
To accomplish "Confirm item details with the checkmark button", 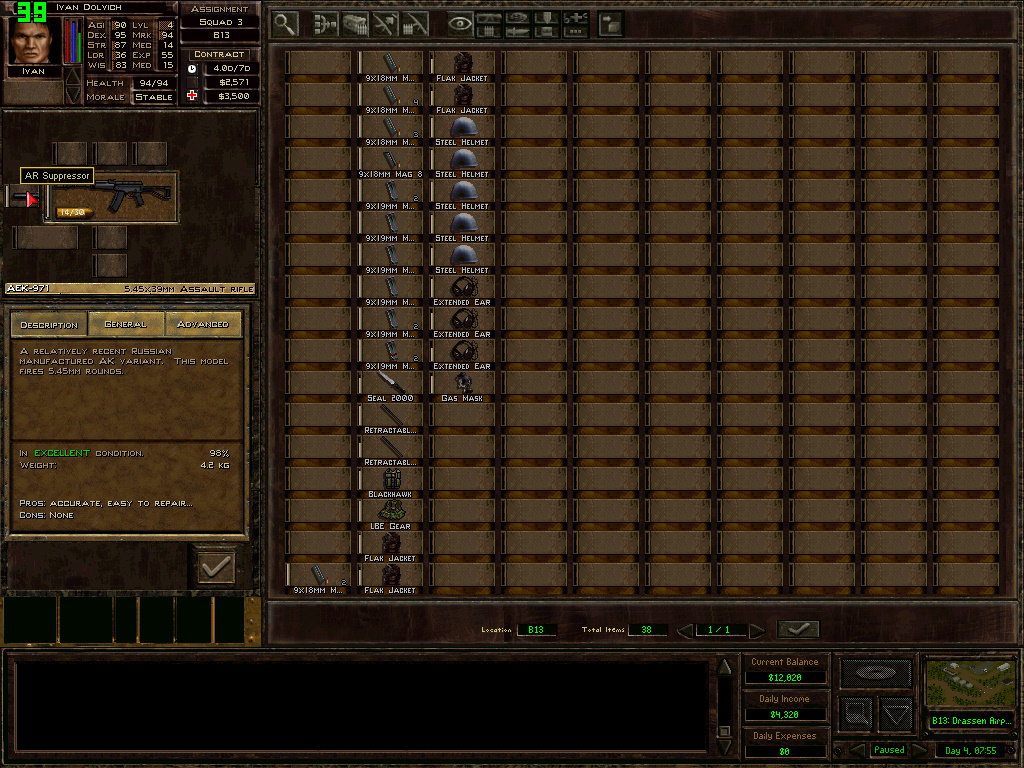I will [x=215, y=567].
